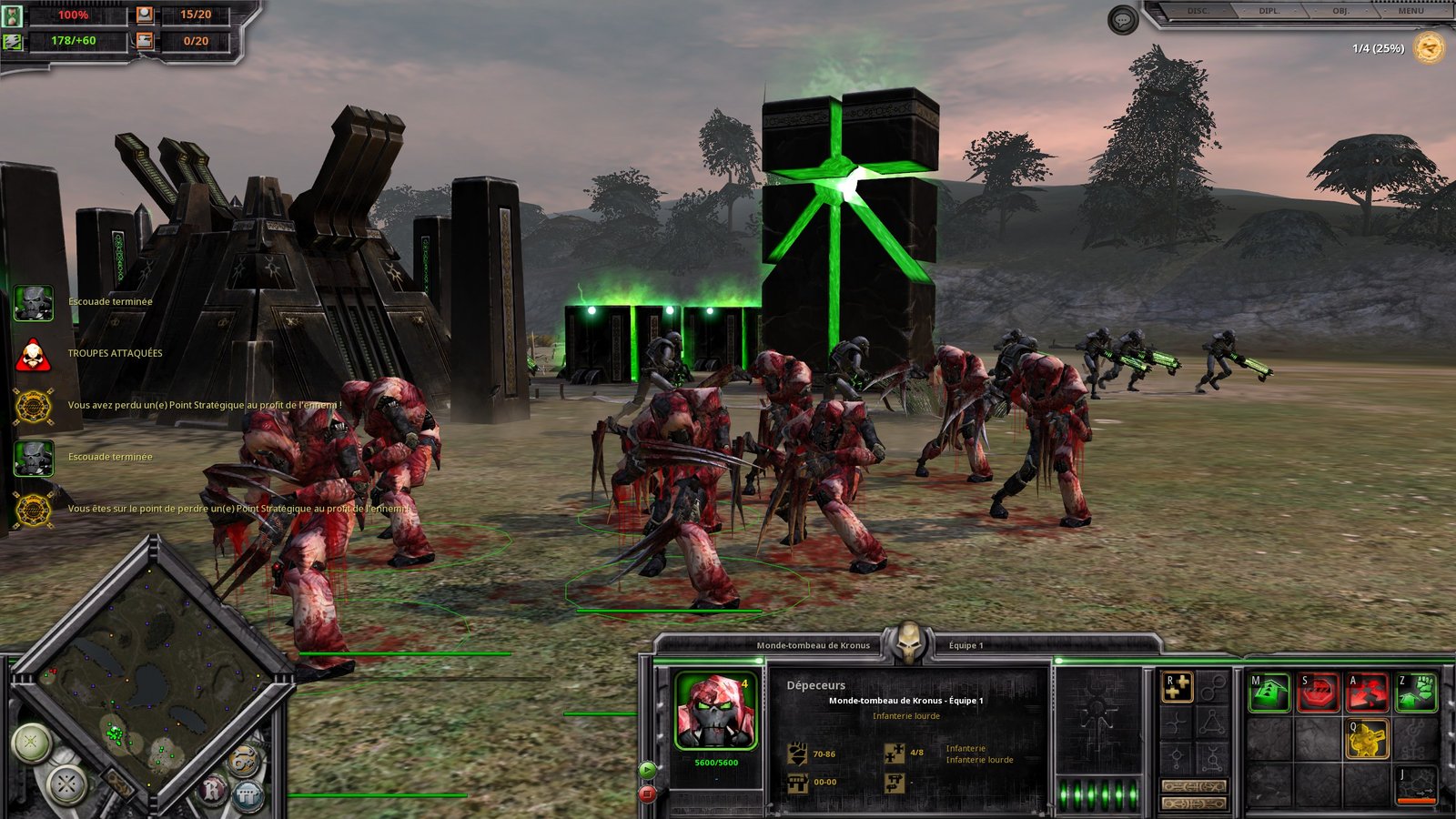Activate the green Move command
Screen dimensions: 1456x819
coord(1269,693)
